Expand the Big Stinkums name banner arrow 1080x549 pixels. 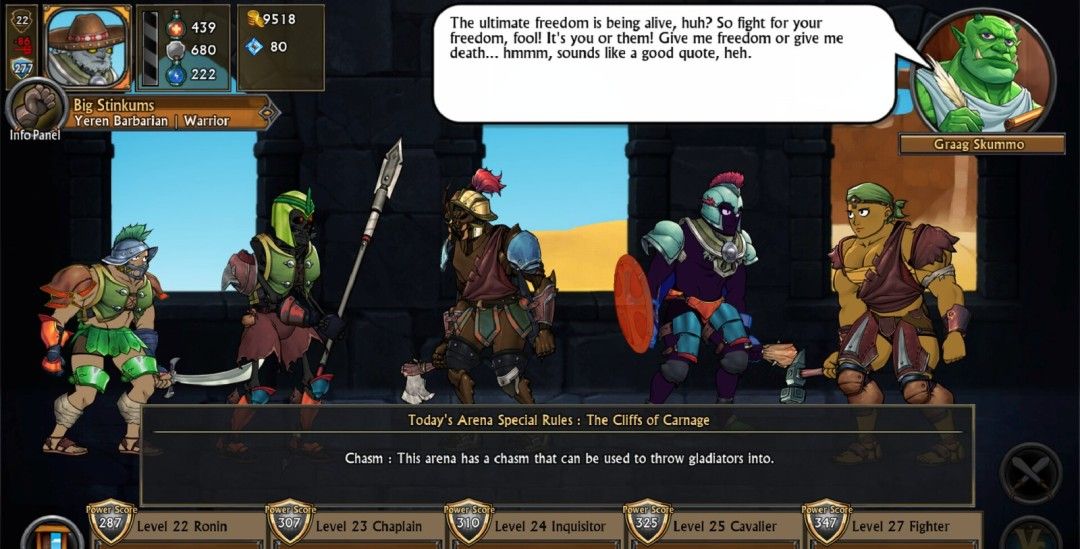[x=267, y=112]
